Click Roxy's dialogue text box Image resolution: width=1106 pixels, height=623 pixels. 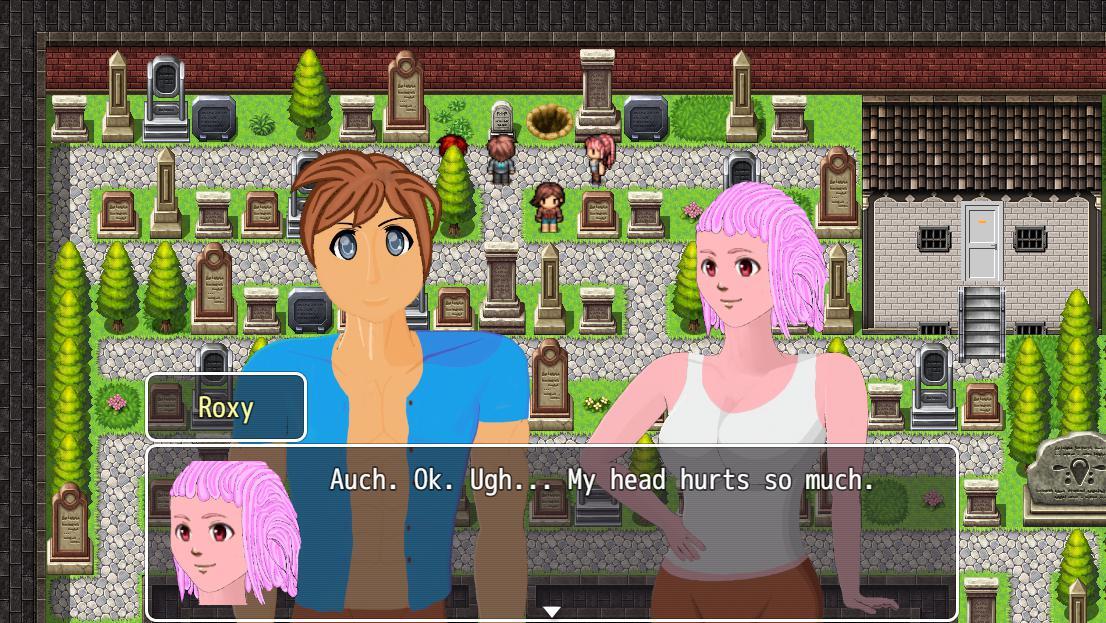602,530
